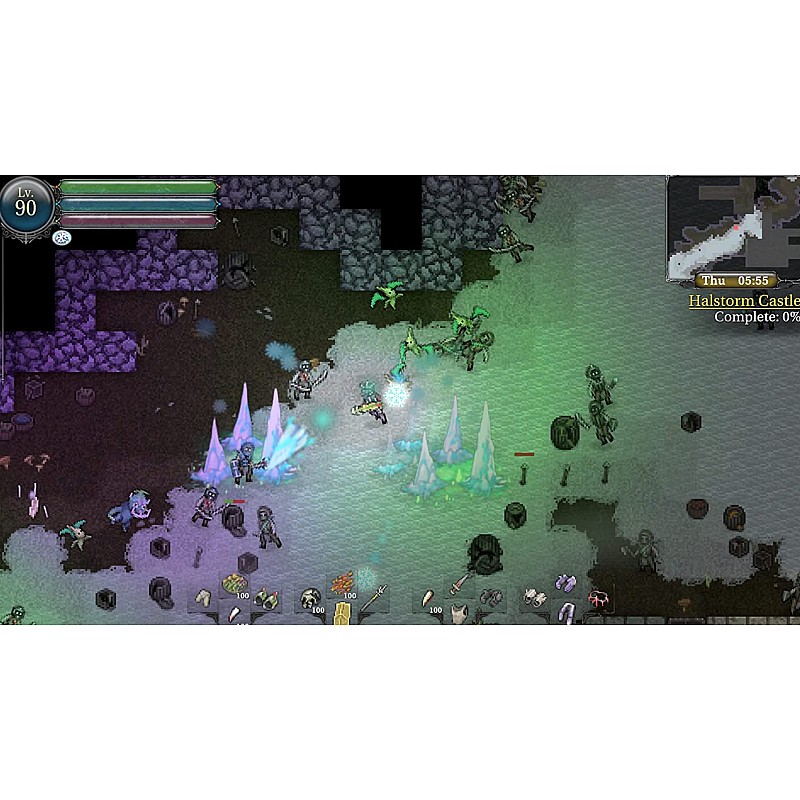This screenshot has width=800, height=800.
Task: Select the snowflake status buff icon
Action: click(x=61, y=237)
